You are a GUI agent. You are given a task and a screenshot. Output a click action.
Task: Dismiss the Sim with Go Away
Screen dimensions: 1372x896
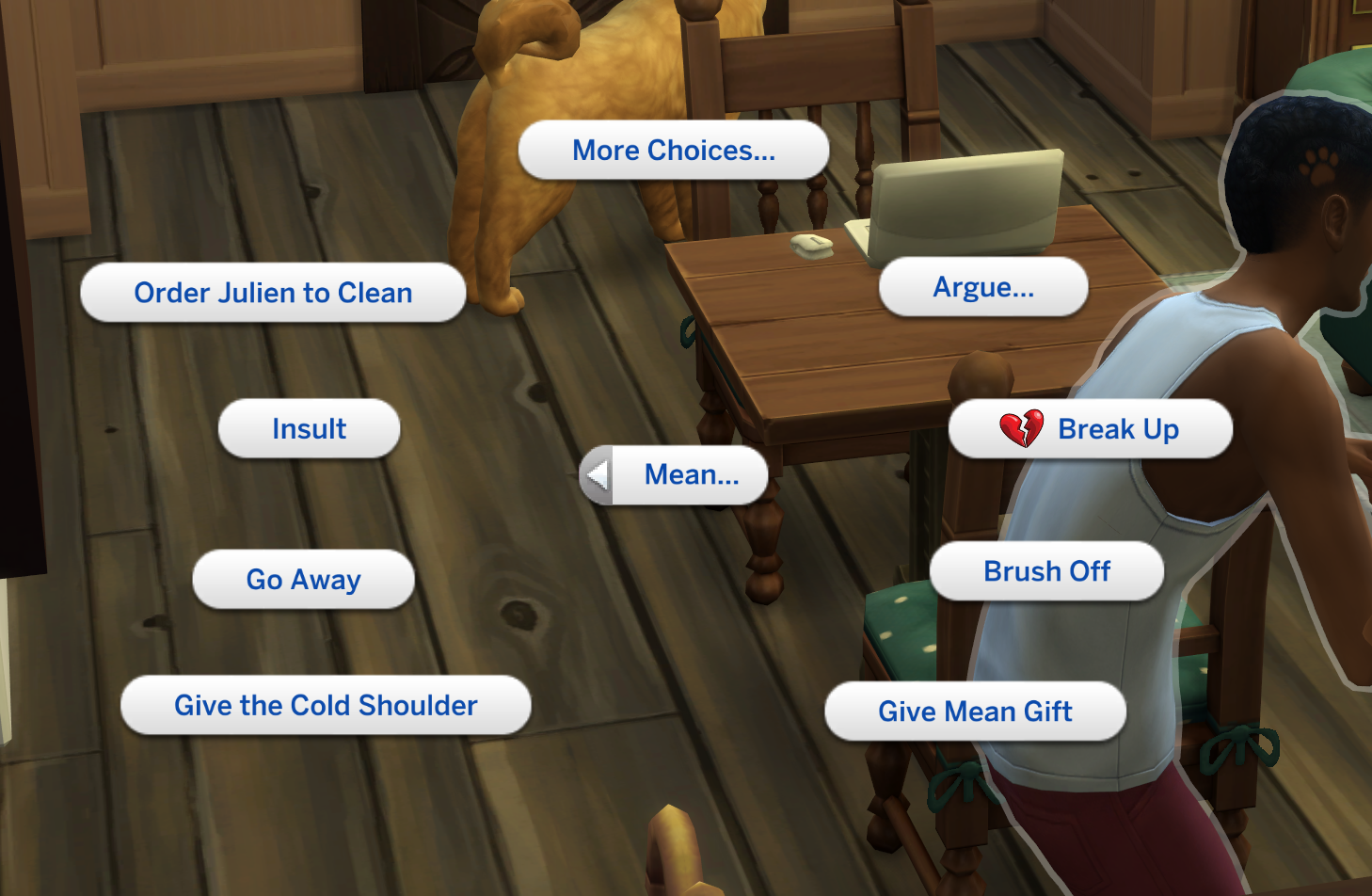303,580
